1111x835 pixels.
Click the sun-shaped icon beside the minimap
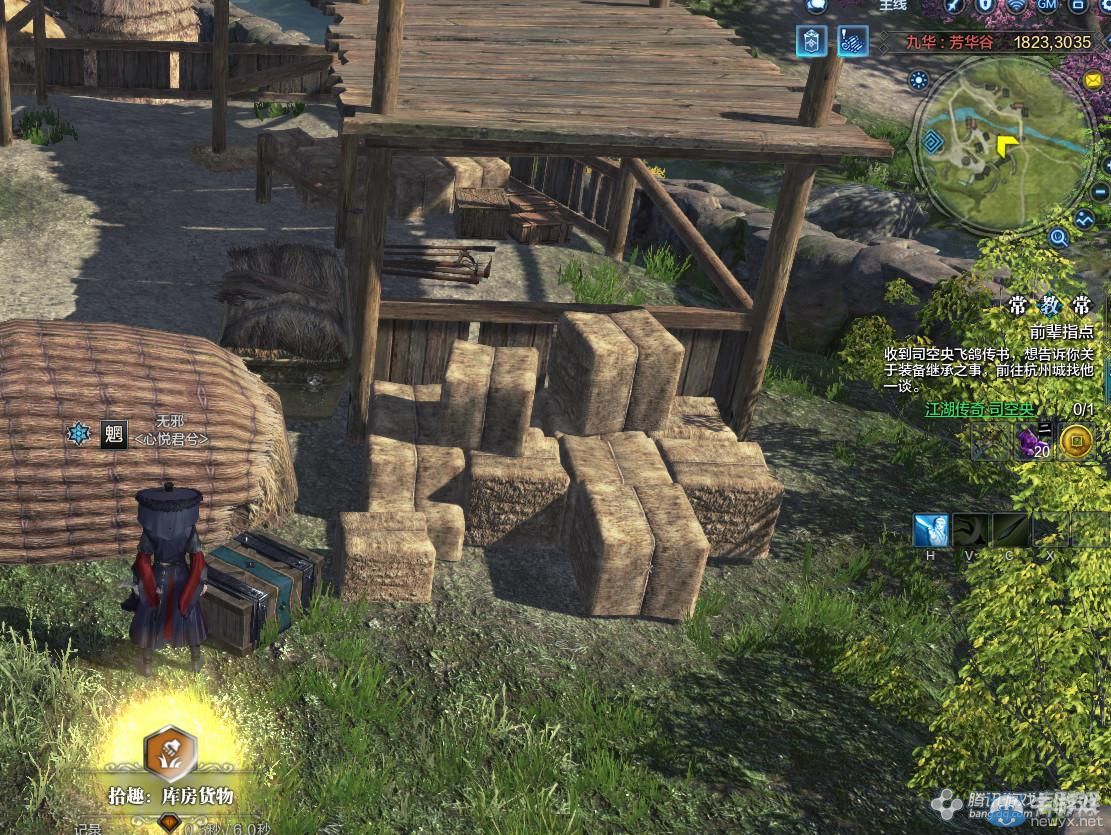click(x=918, y=81)
